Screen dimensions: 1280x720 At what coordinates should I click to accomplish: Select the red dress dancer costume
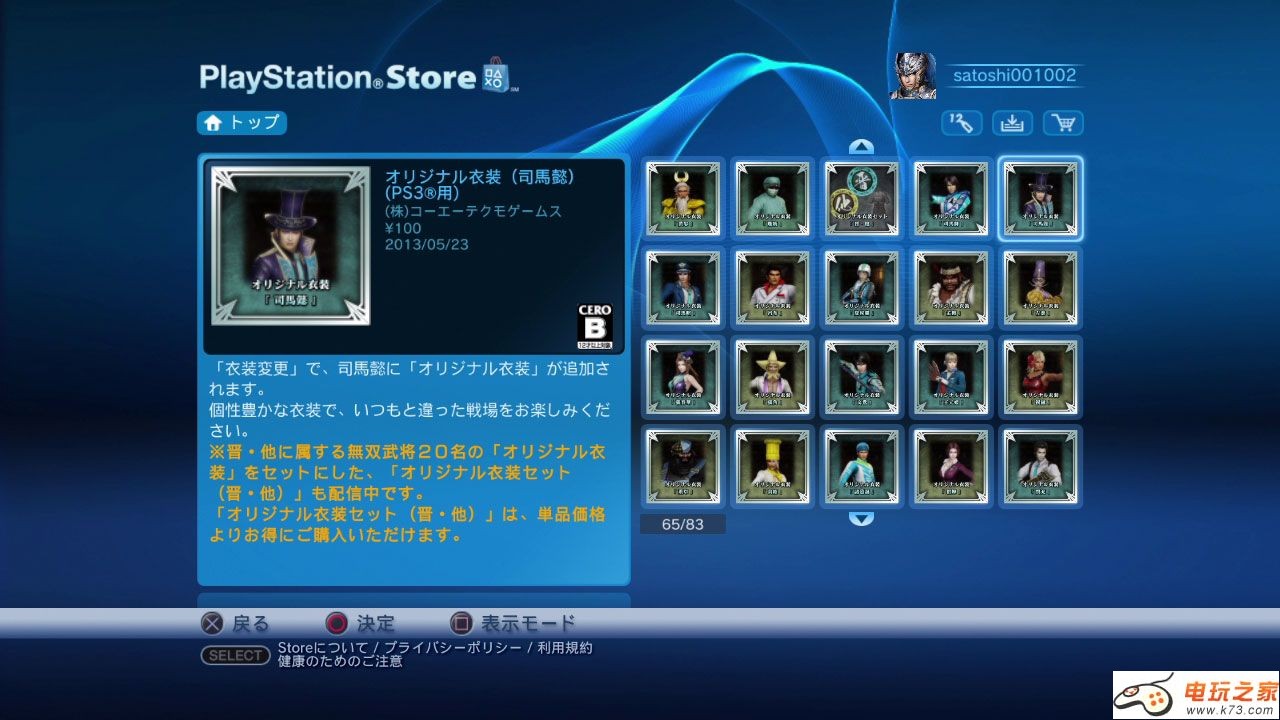[1041, 377]
